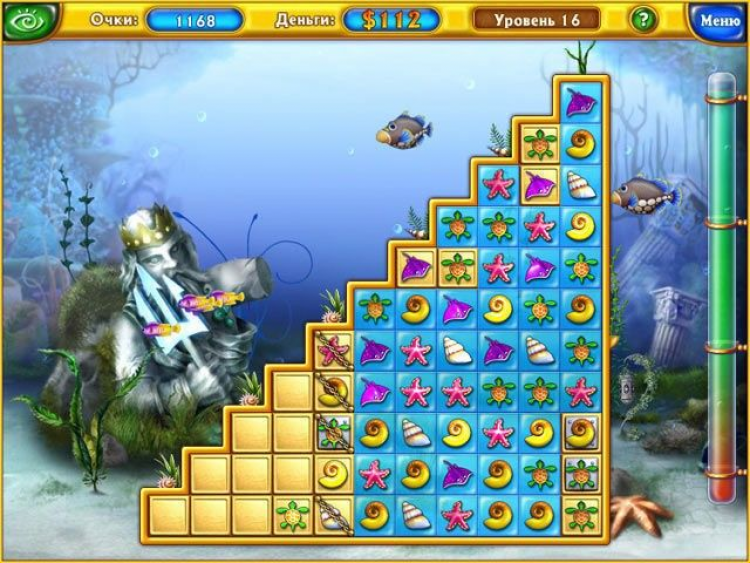The width and height of the screenshot is (750, 563).
Task: Select the chained white cone shell tile
Action: tap(332, 515)
